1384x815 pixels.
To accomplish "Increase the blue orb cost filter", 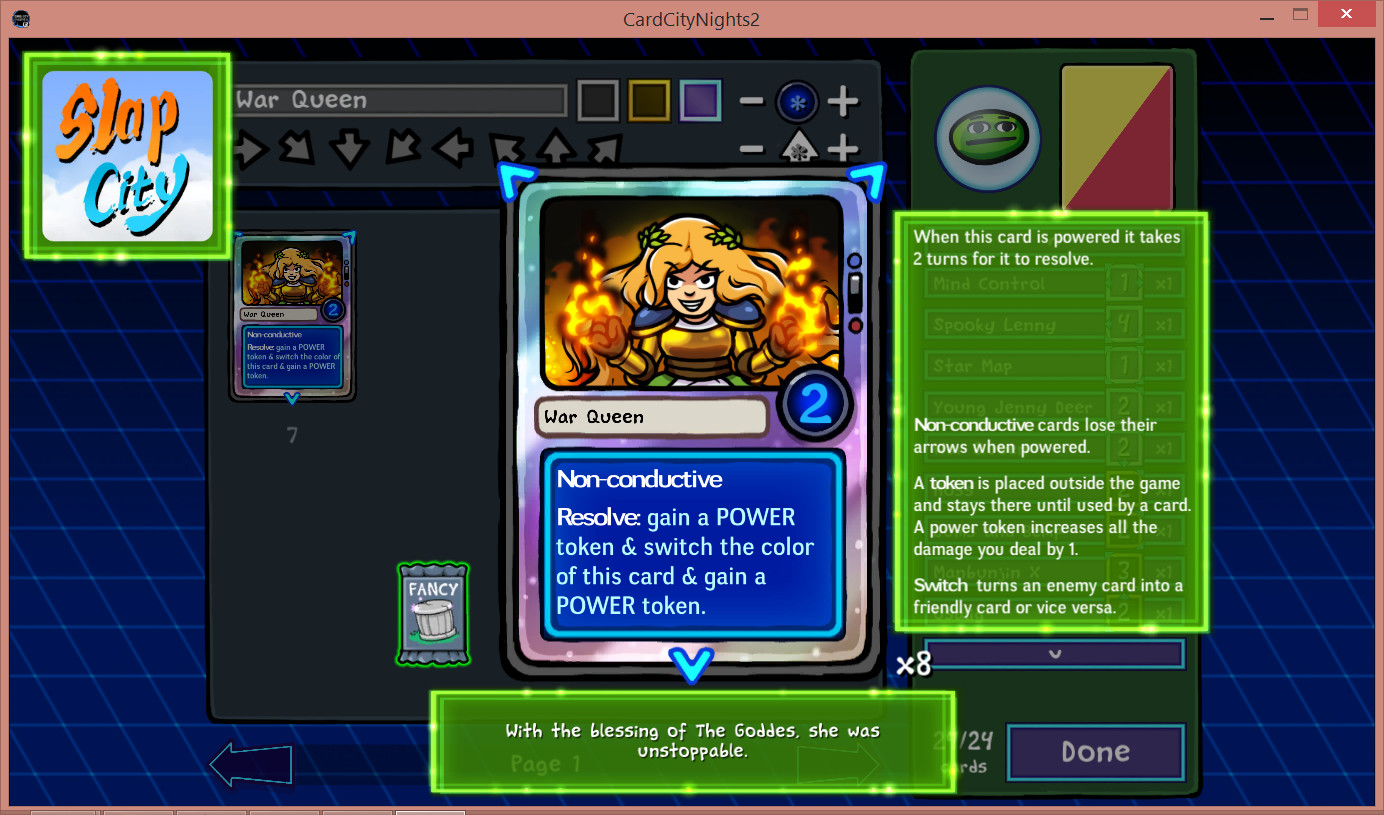I will (x=843, y=100).
